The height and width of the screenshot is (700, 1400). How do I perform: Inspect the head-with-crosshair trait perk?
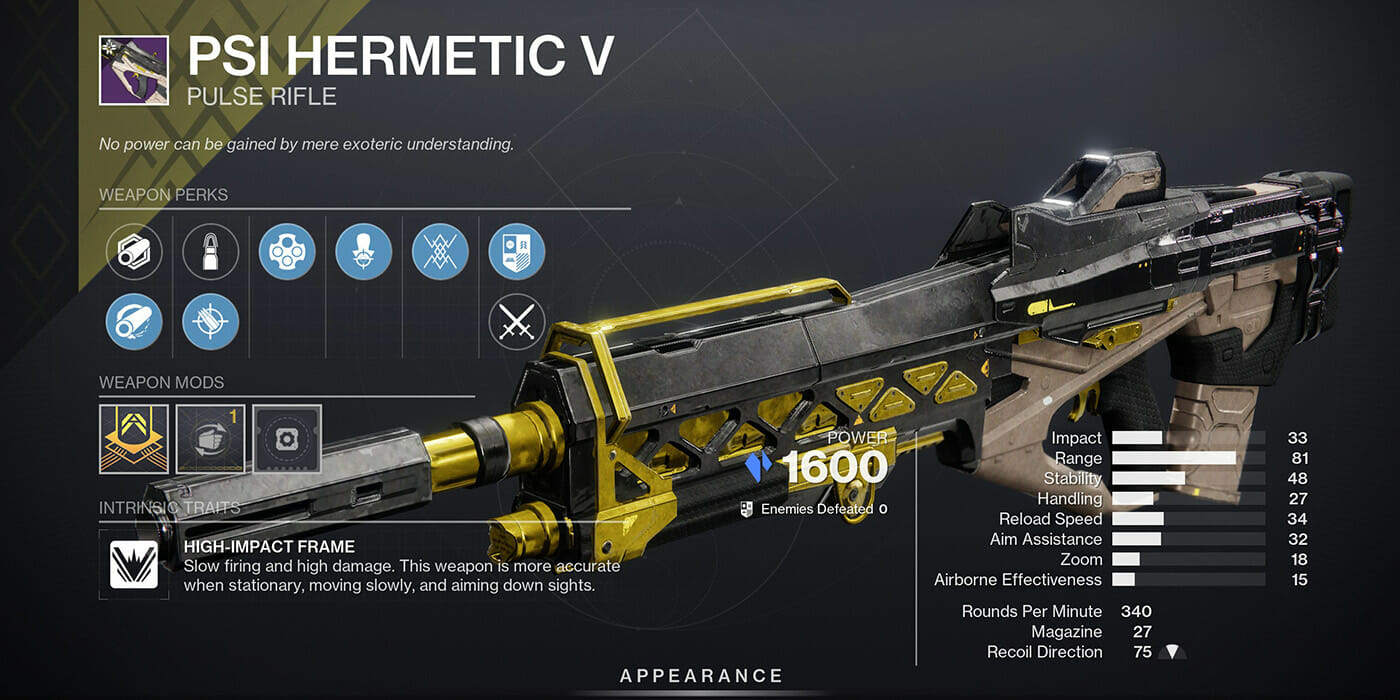click(x=364, y=252)
